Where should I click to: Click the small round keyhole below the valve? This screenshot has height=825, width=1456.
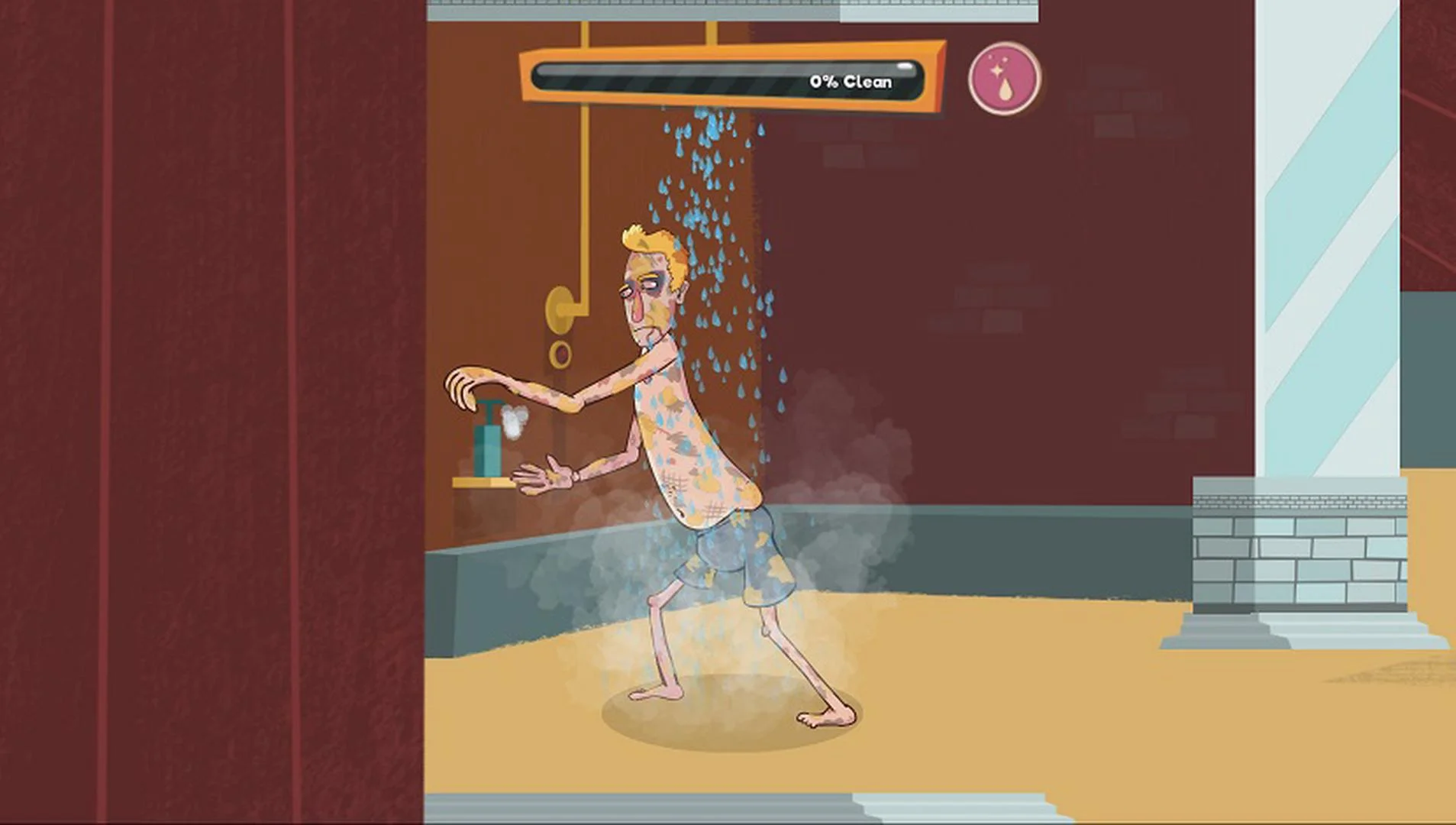pyautogui.click(x=562, y=353)
